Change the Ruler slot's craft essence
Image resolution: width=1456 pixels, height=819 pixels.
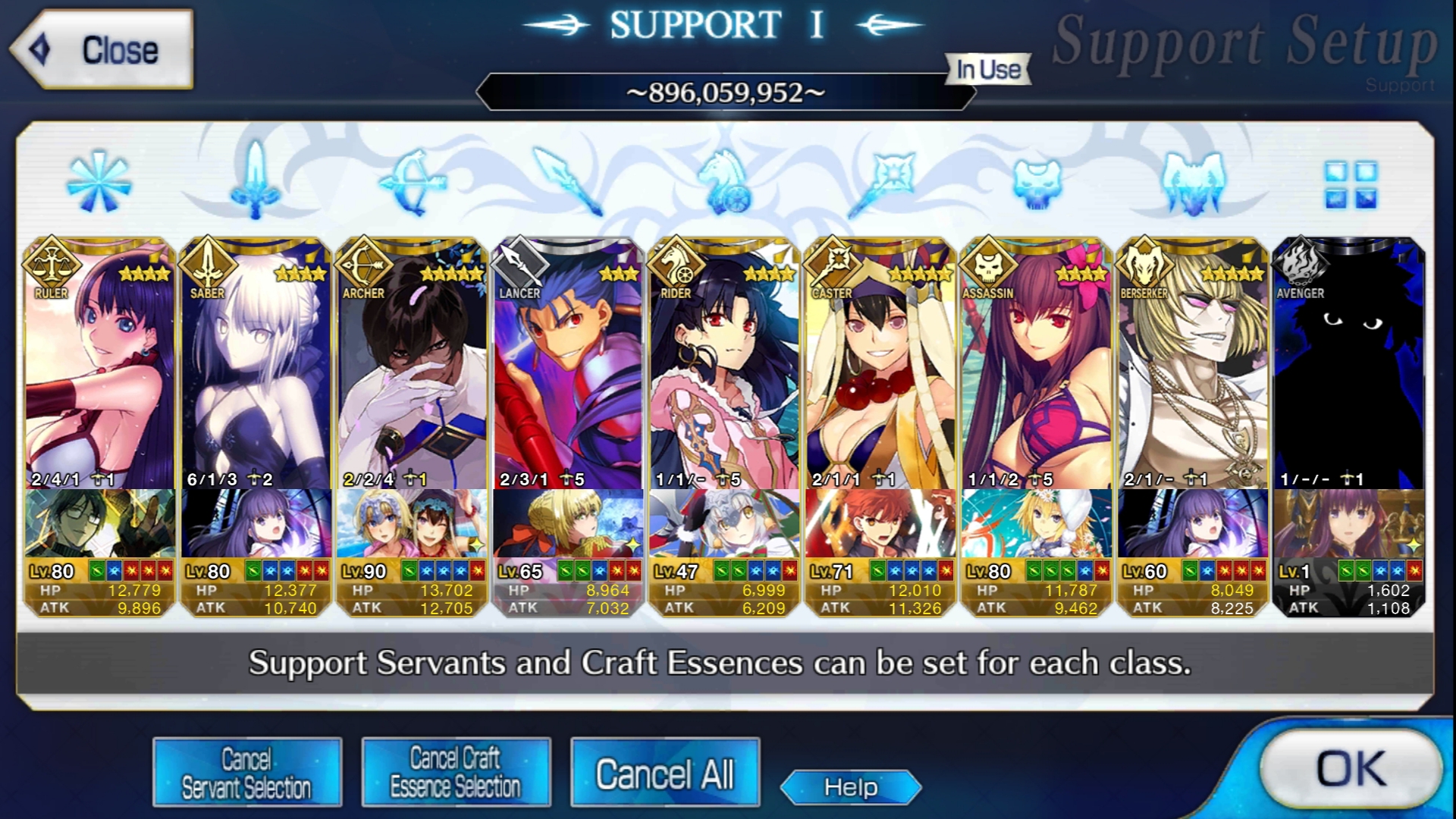(x=100, y=523)
